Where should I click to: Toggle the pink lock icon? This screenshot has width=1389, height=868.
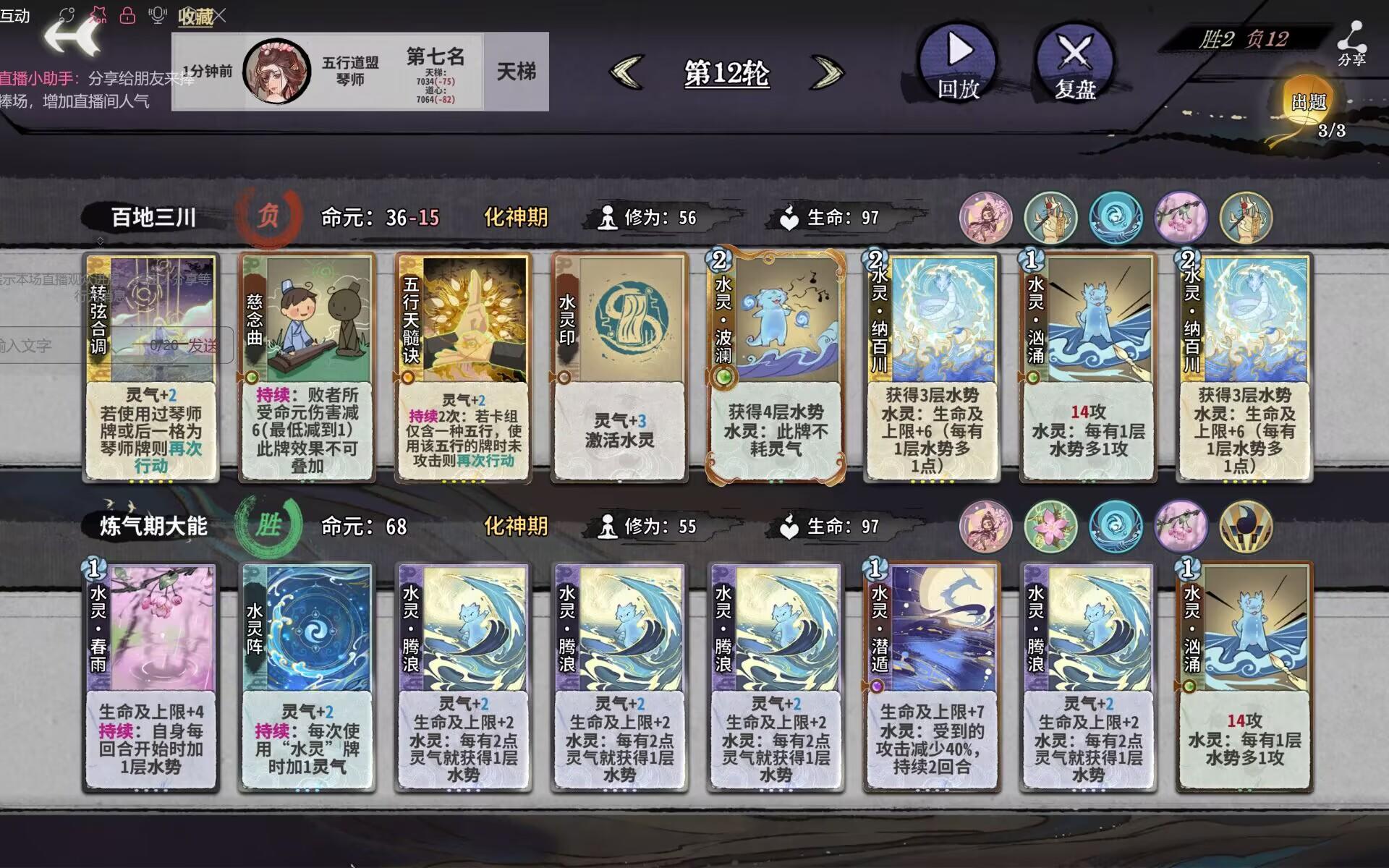click(127, 14)
